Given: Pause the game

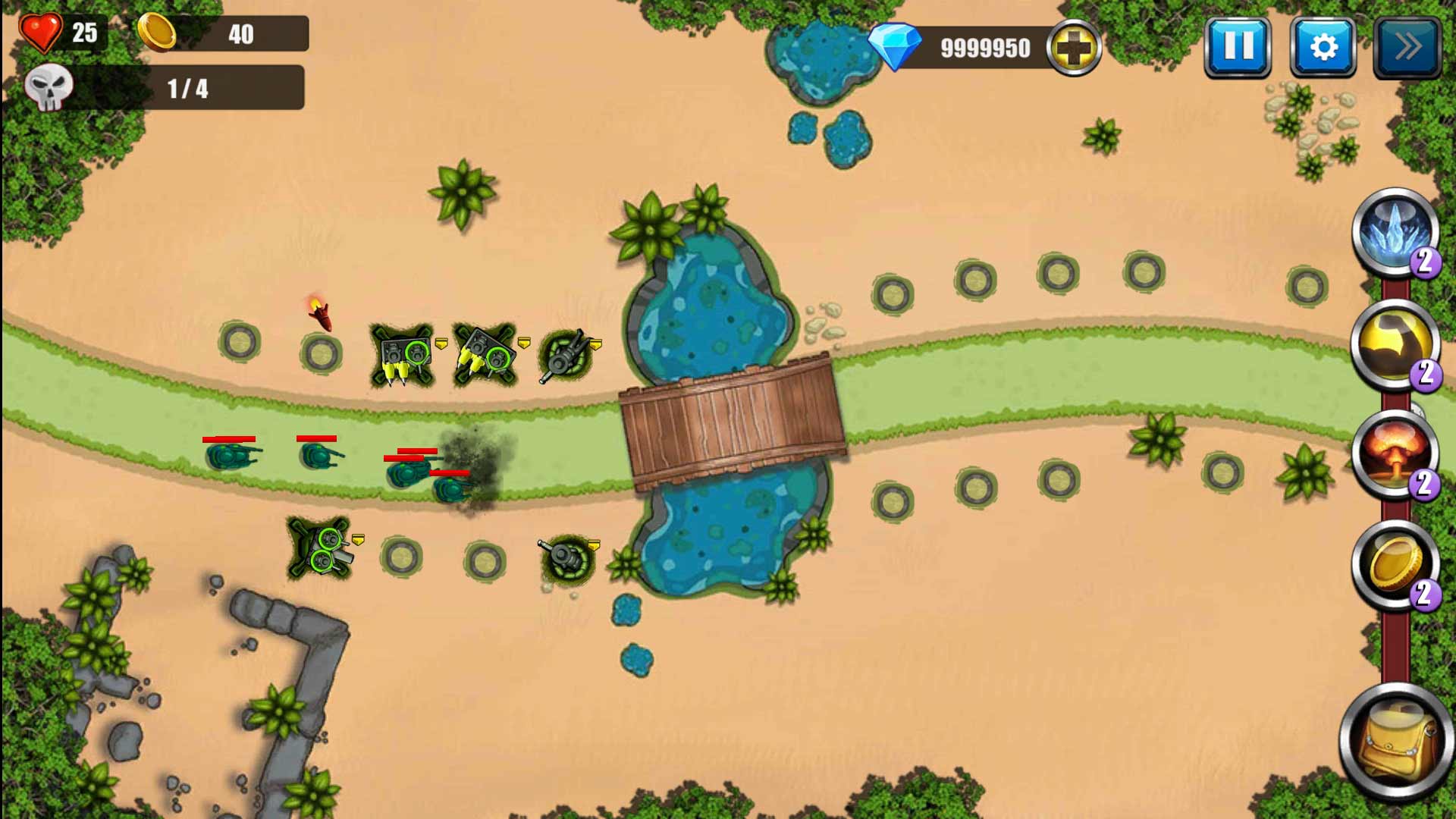Looking at the screenshot, I should 1239,48.
